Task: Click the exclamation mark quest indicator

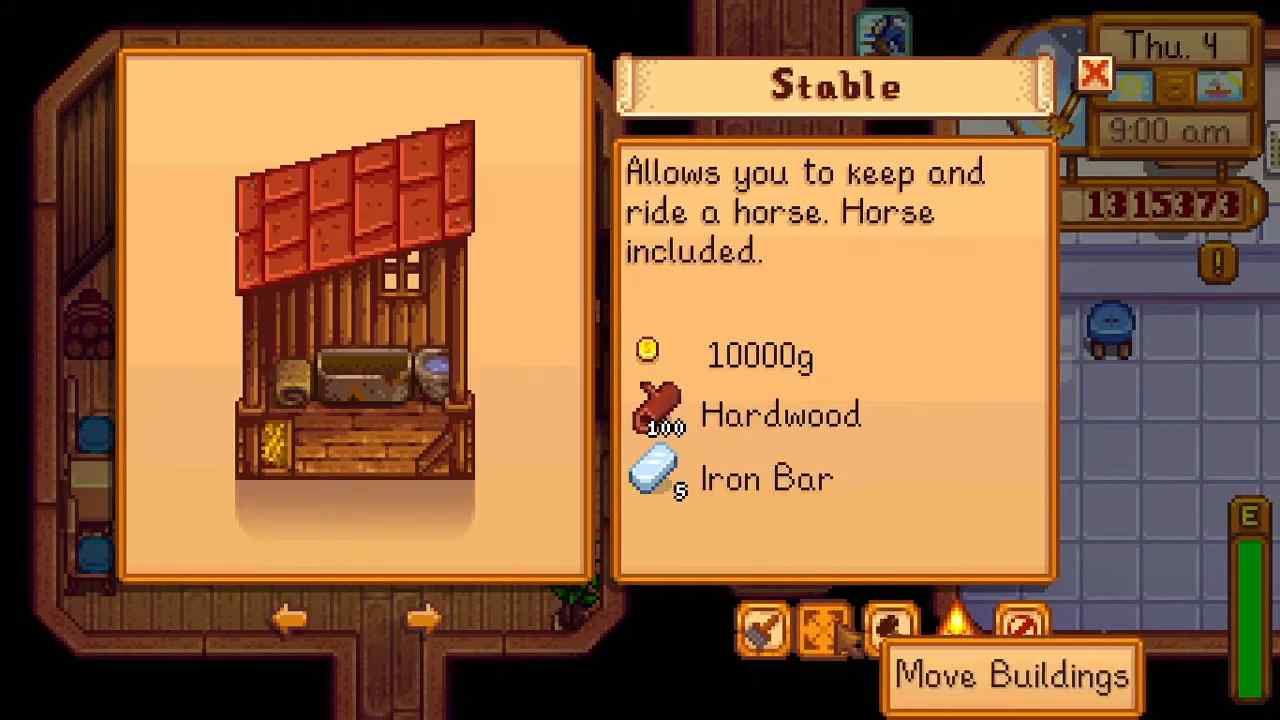Action: (x=1216, y=262)
